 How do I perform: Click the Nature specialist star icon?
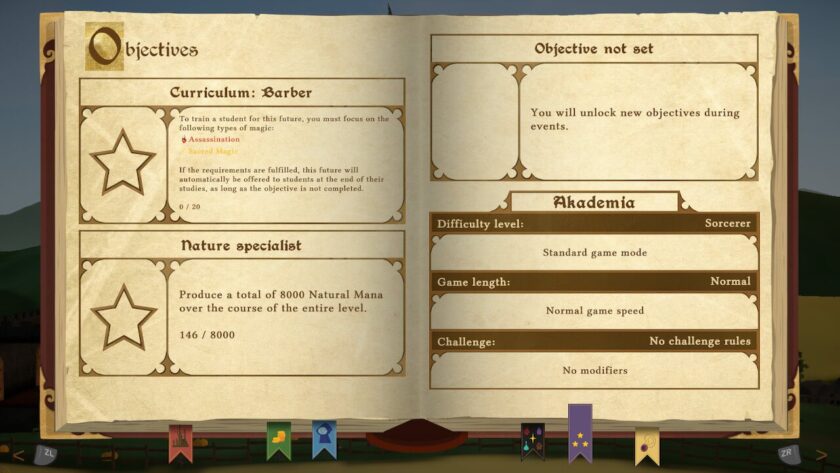(x=123, y=316)
